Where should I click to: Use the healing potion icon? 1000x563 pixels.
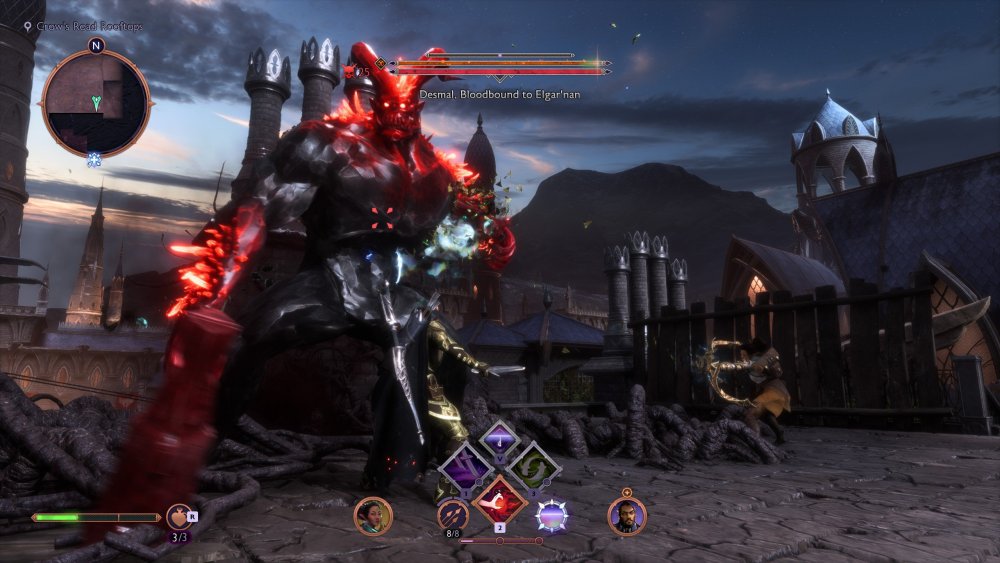(x=180, y=518)
